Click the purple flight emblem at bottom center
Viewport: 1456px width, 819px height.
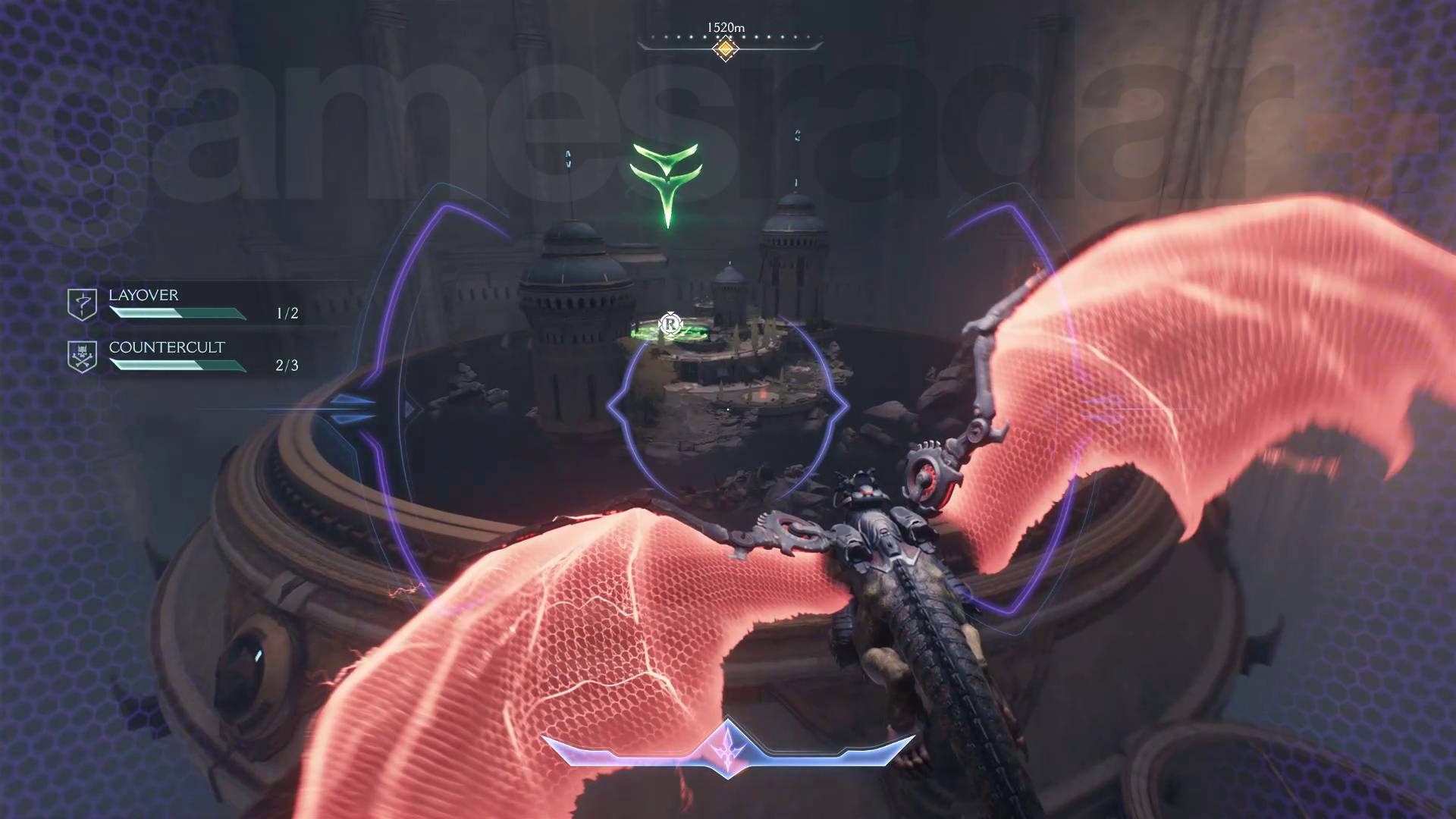click(x=728, y=747)
